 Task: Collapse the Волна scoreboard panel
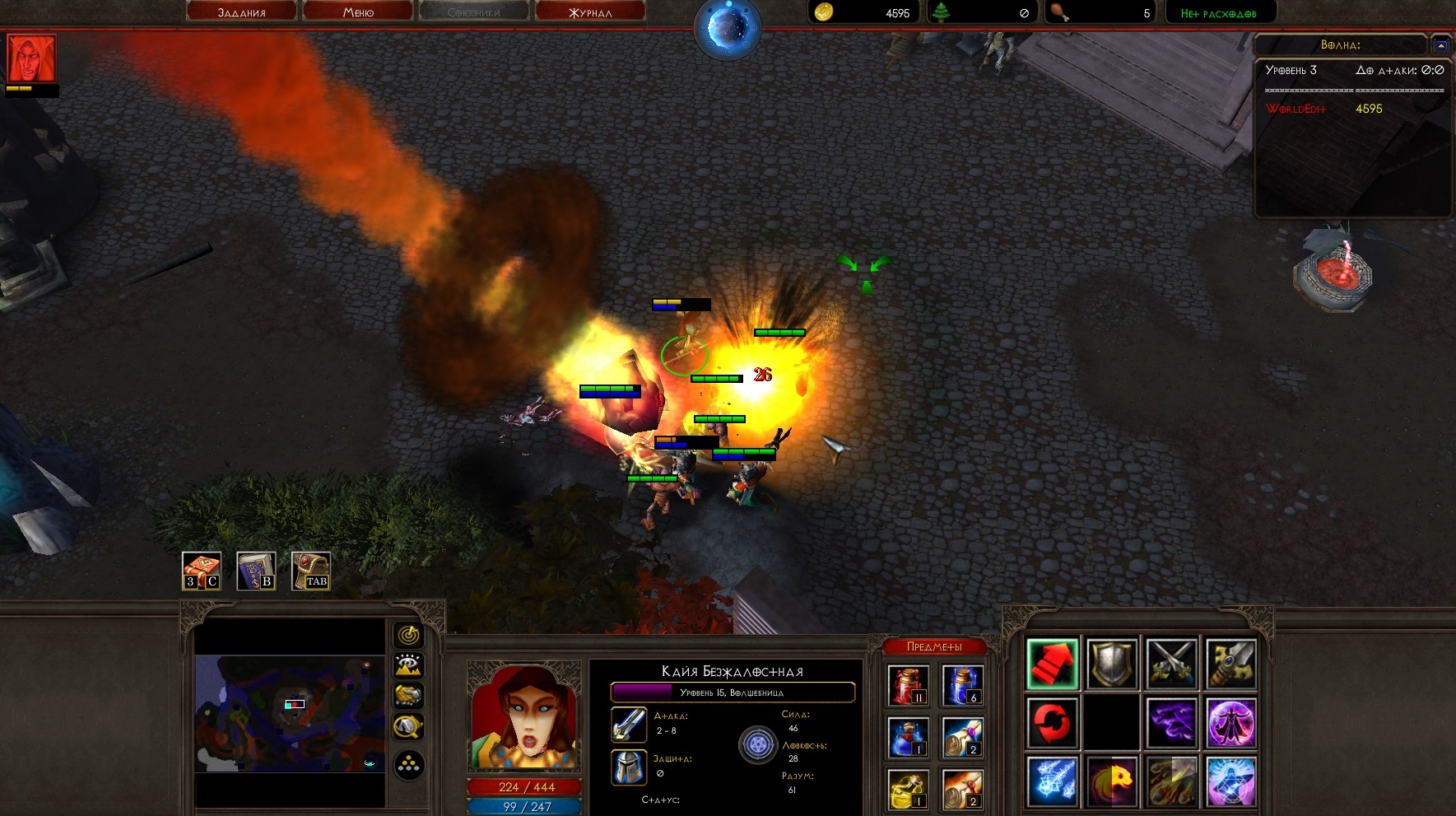pyautogui.click(x=1440, y=45)
